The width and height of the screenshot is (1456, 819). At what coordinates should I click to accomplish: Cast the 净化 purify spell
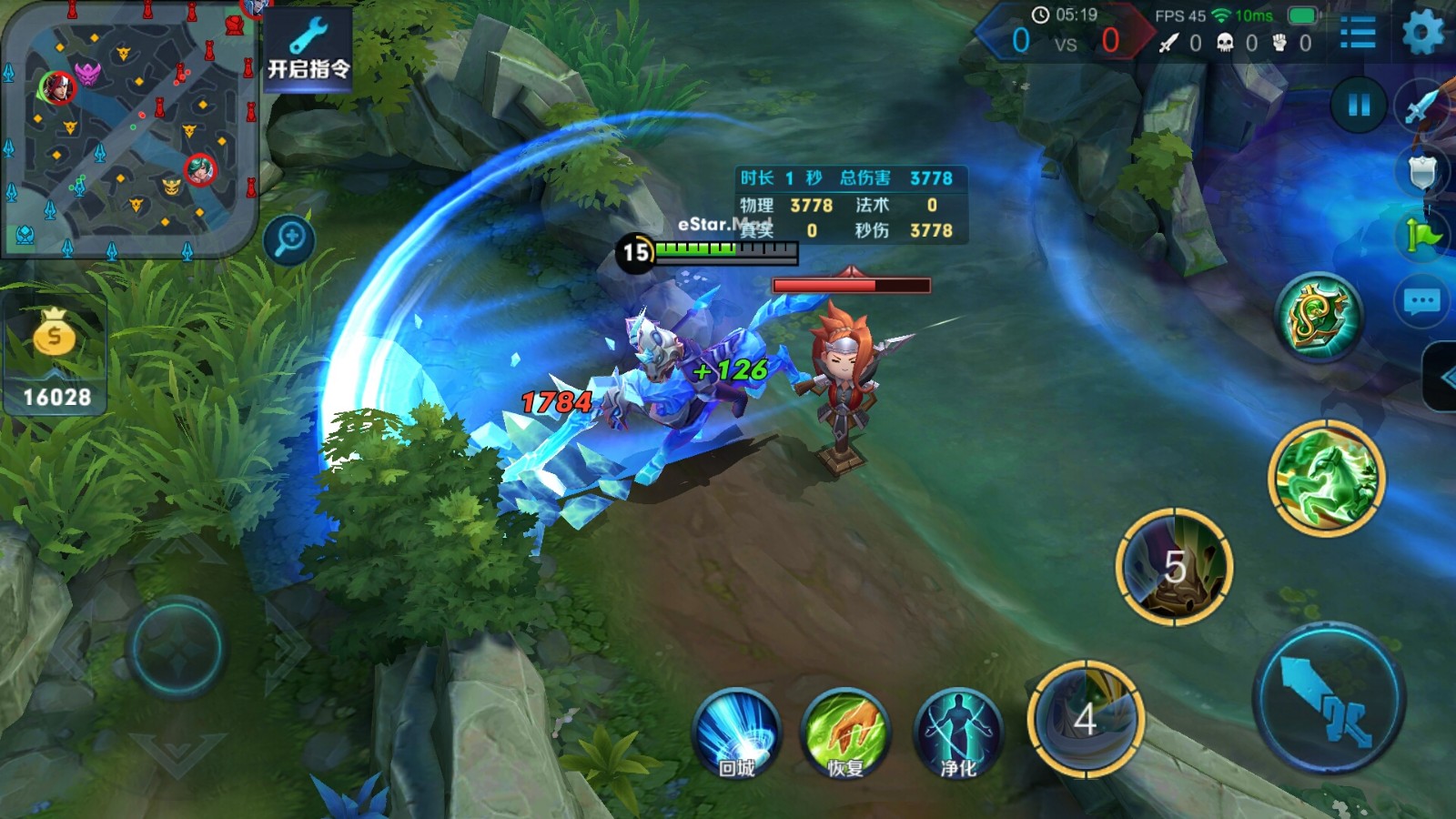pyautogui.click(x=957, y=734)
